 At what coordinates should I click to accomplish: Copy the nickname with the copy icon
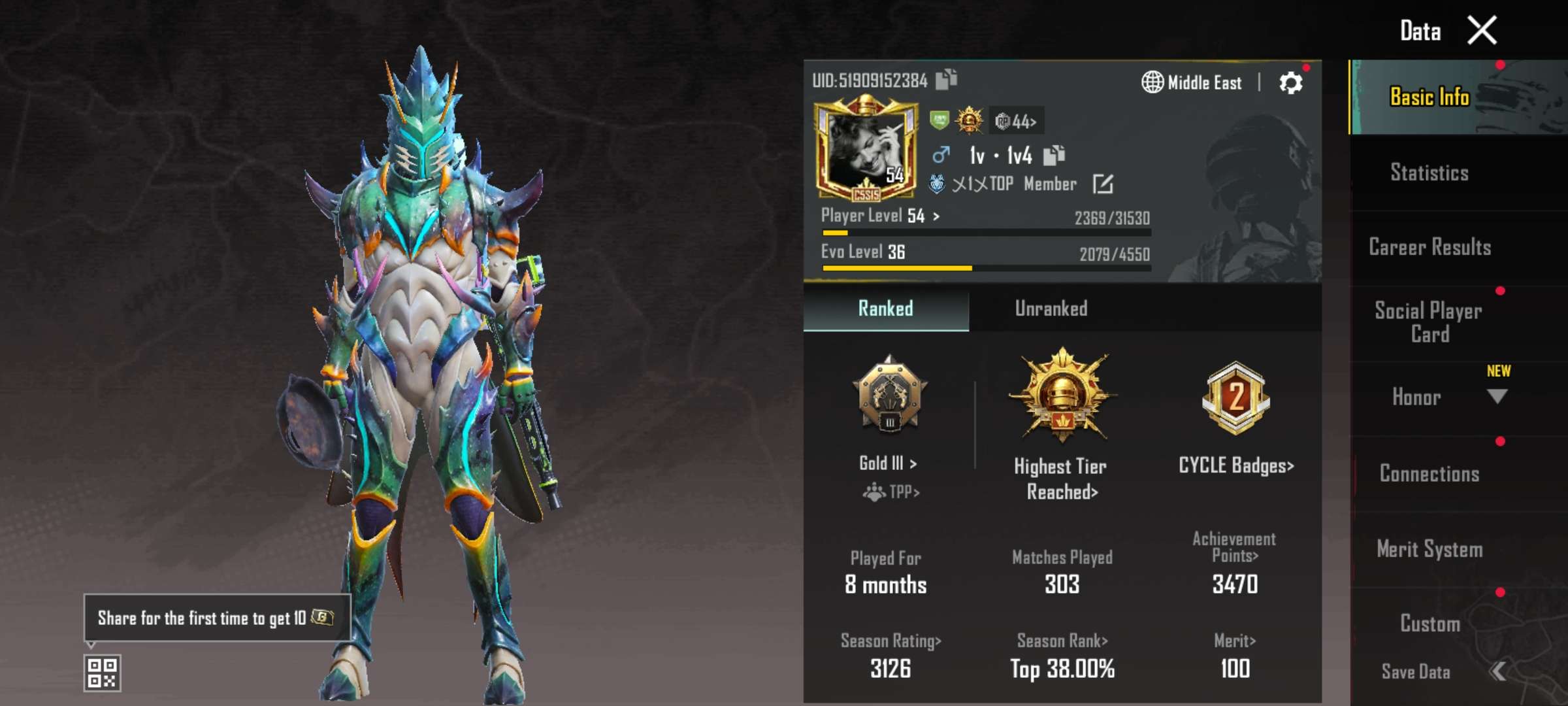point(1054,155)
